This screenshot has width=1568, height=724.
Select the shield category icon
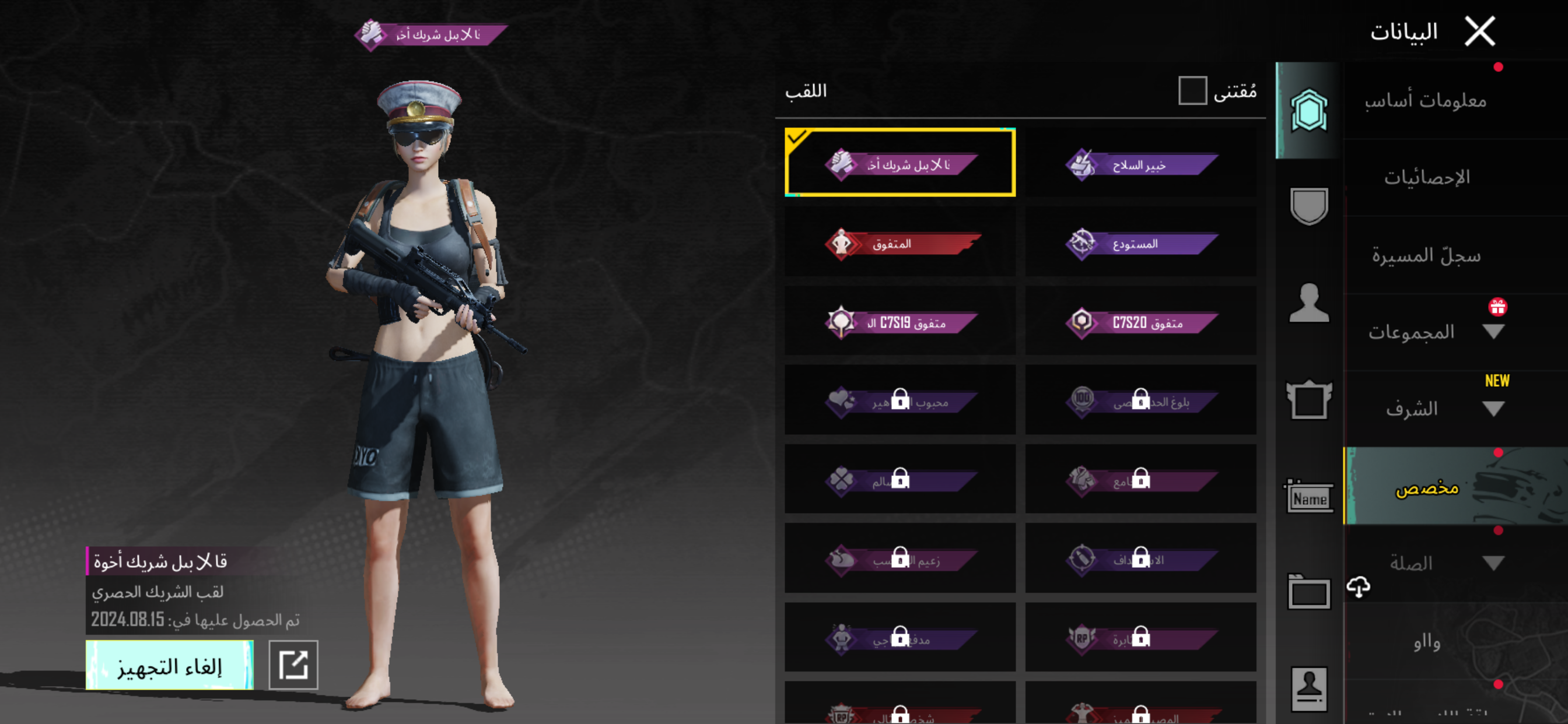[x=1308, y=206]
